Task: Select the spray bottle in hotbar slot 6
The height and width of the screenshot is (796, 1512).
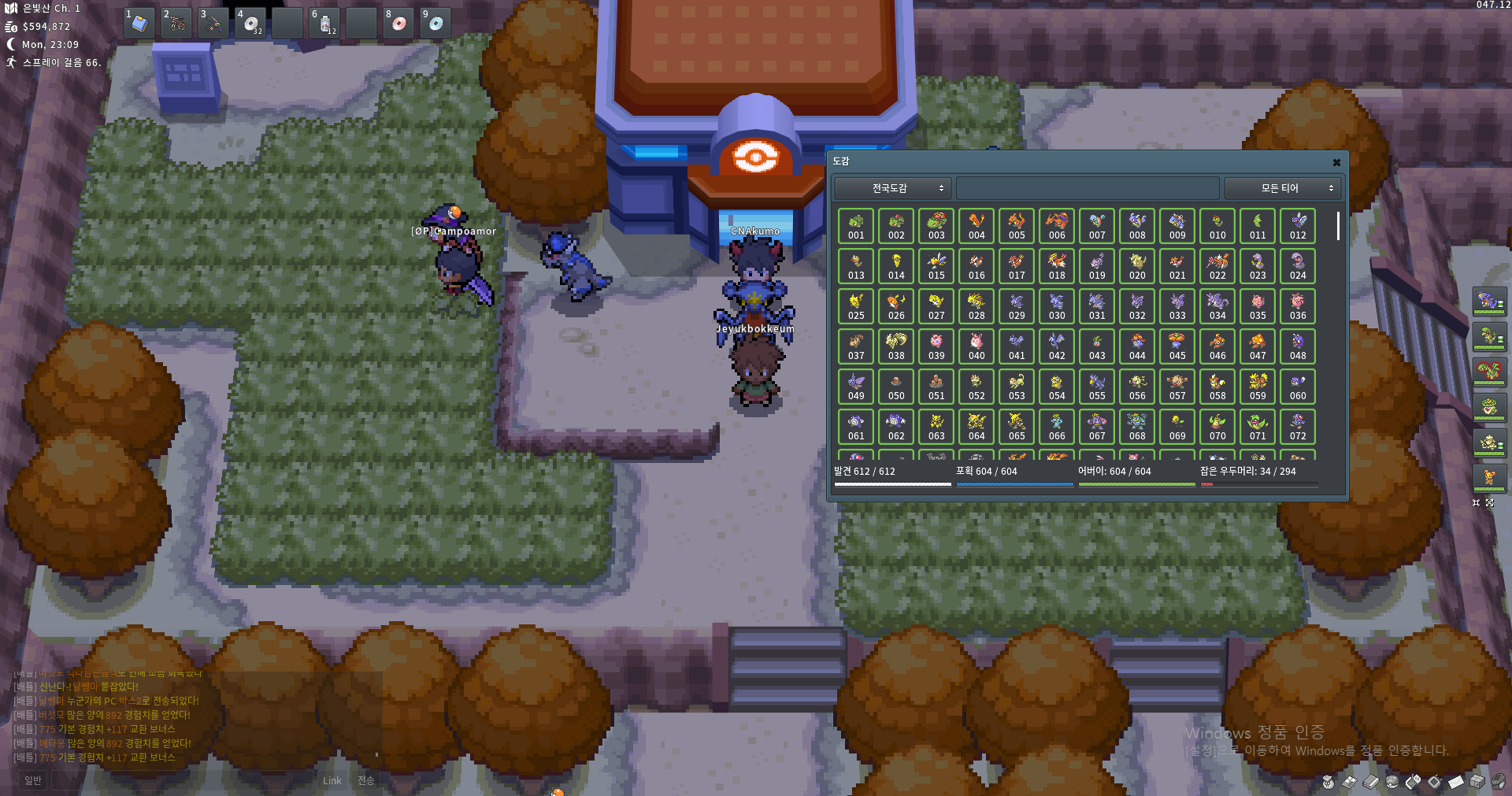Action: [x=324, y=24]
